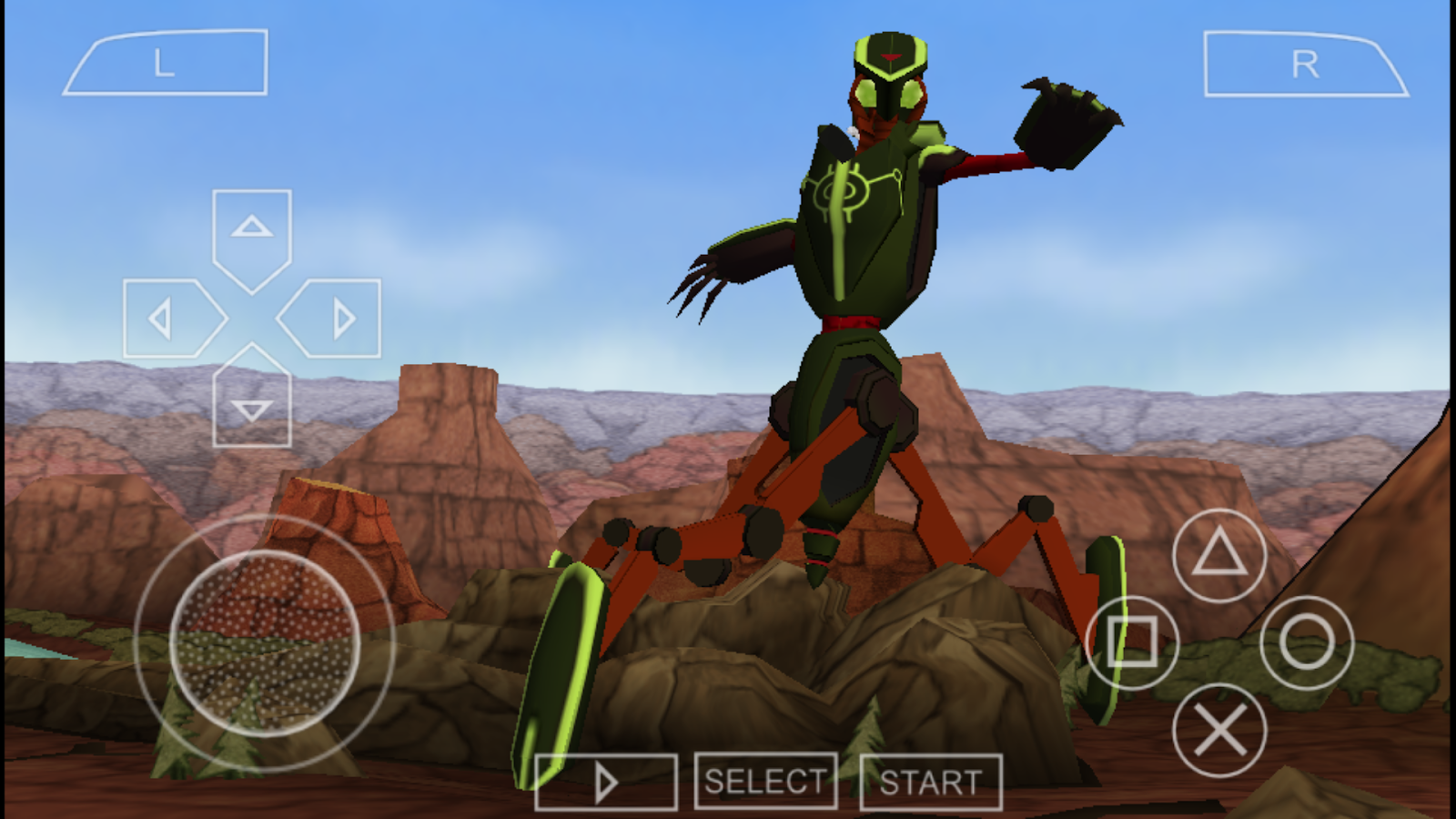Hold the L trigger overlay
This screenshot has height=819, width=1456.
coord(164,61)
